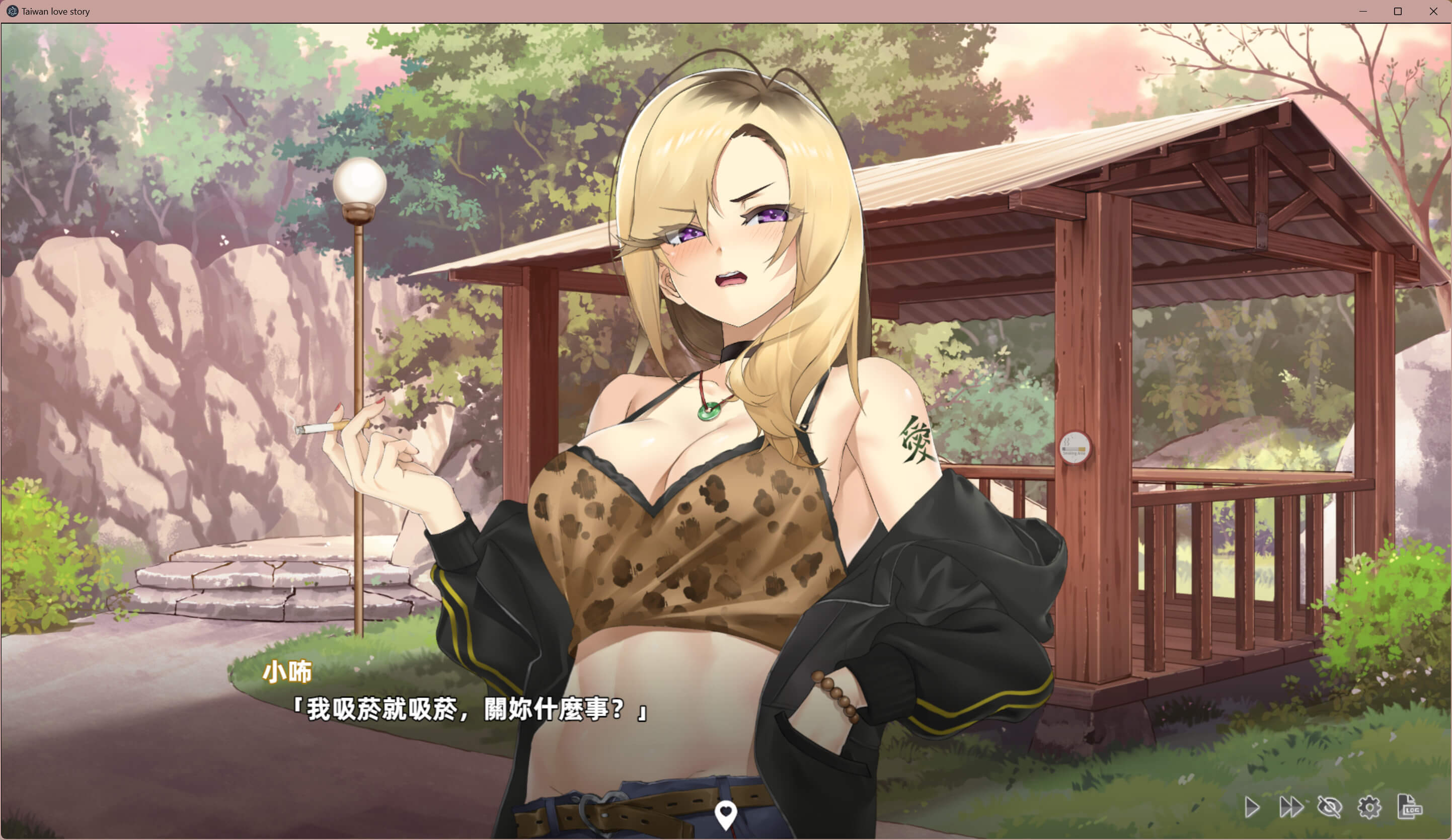The width and height of the screenshot is (1452, 840).
Task: Hide the dialogue text with the crossed-eye icon
Action: point(1329,807)
